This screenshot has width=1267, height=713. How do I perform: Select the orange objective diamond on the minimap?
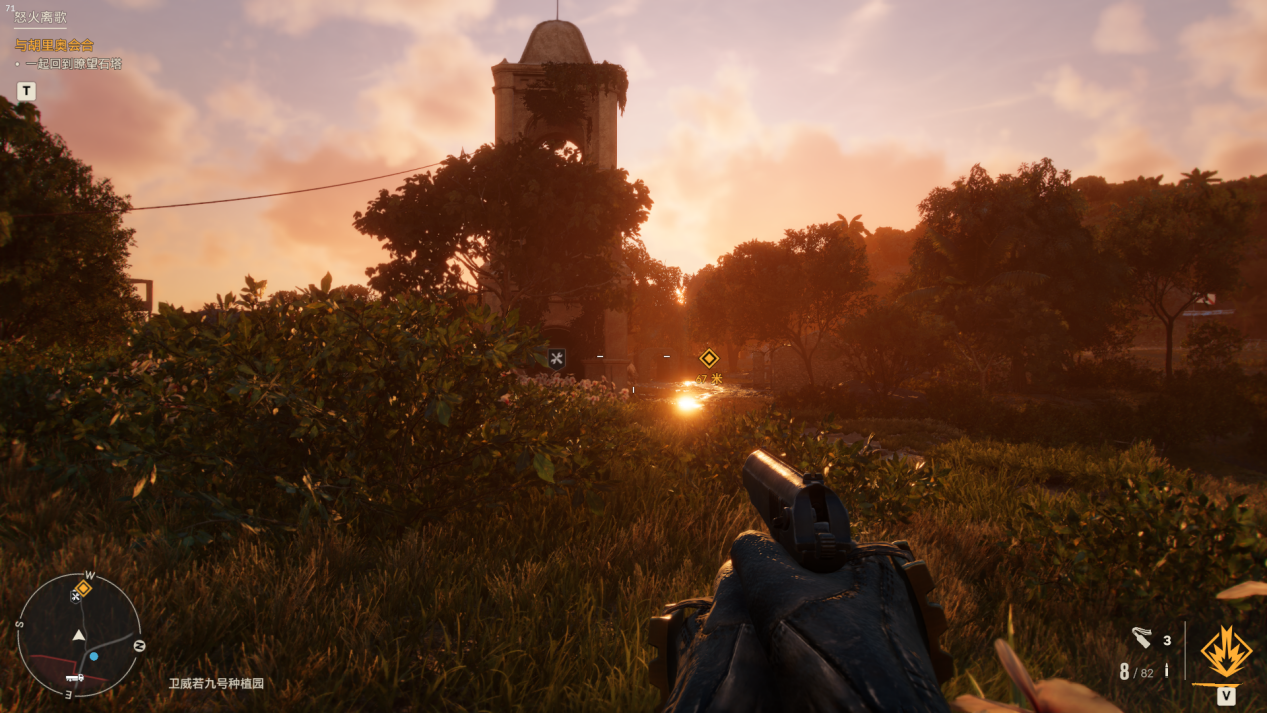[x=84, y=588]
